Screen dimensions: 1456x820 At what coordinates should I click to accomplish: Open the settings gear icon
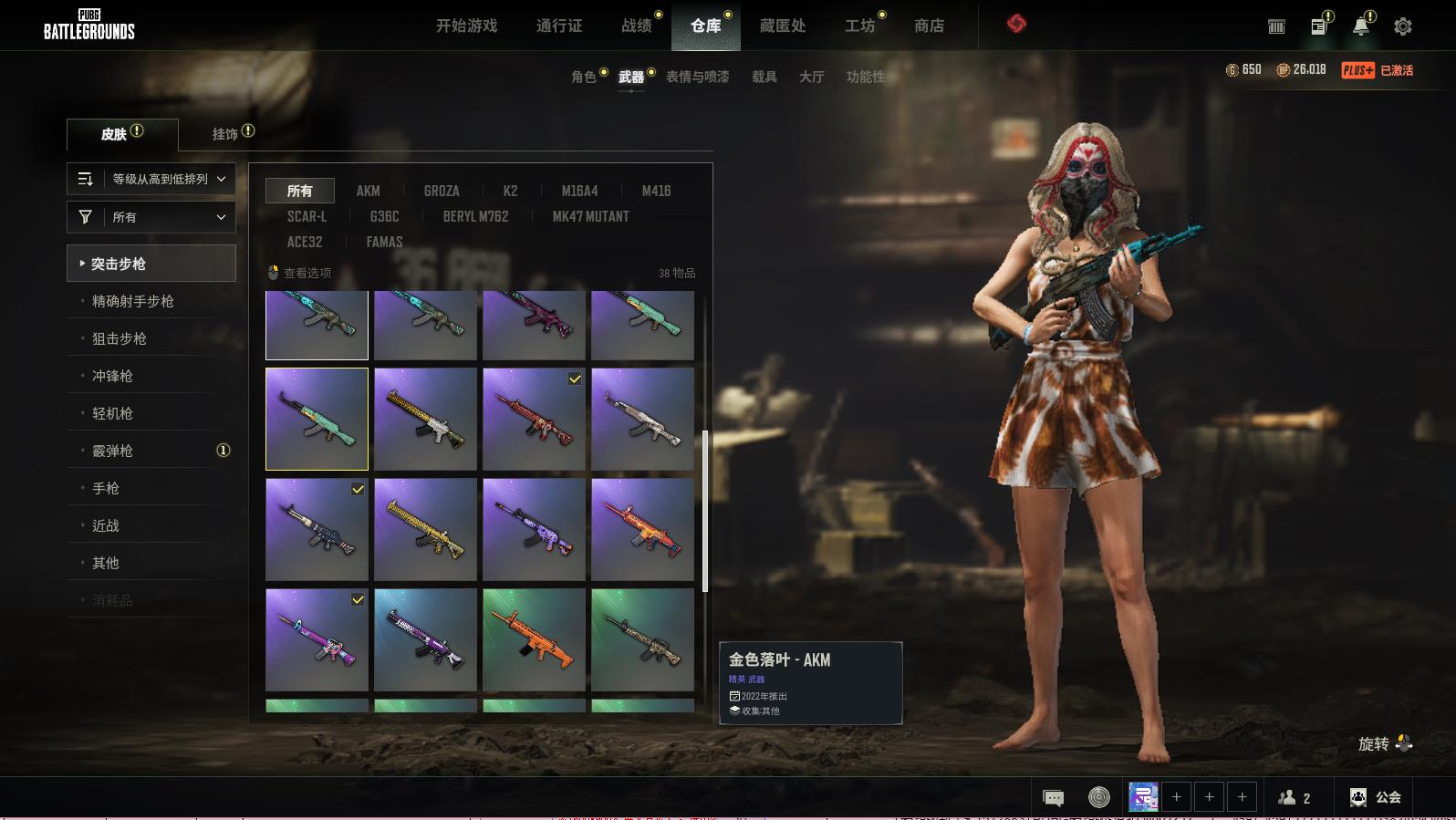(x=1403, y=26)
